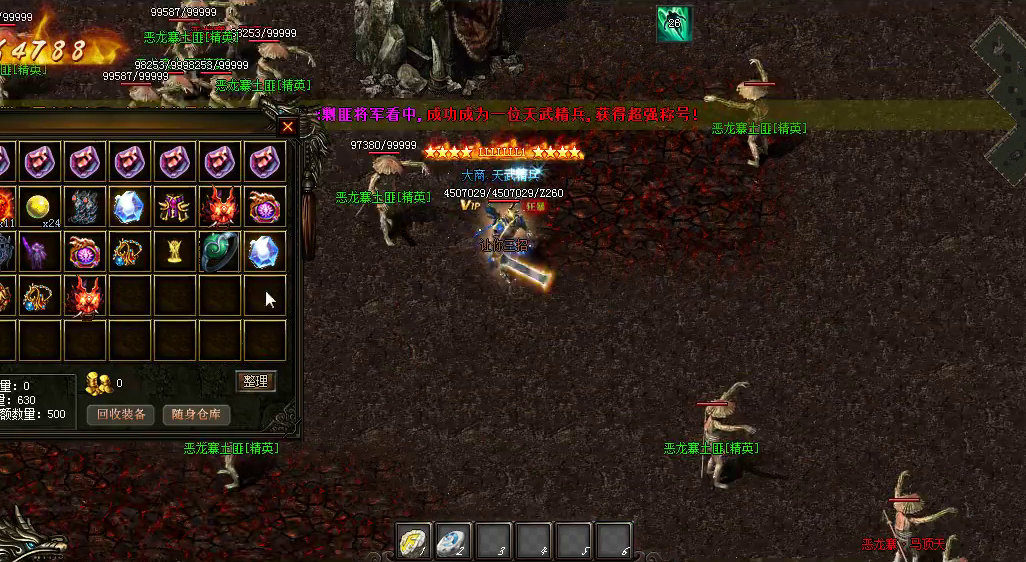1026x562 pixels.
Task: Use the yellow stone in hotbar slot 1
Action: [415, 540]
